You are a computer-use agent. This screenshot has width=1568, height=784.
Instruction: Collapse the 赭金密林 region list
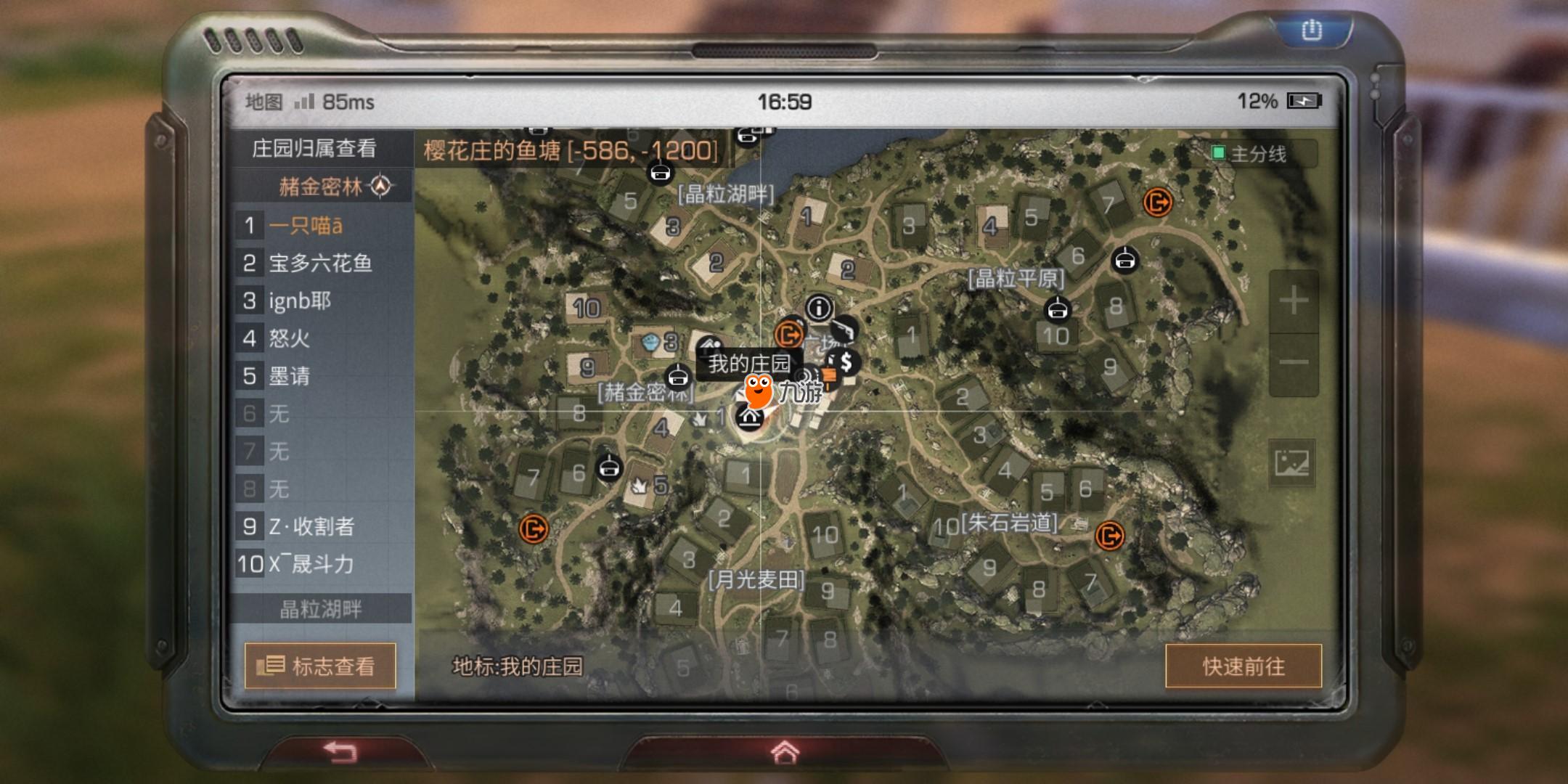tap(321, 187)
